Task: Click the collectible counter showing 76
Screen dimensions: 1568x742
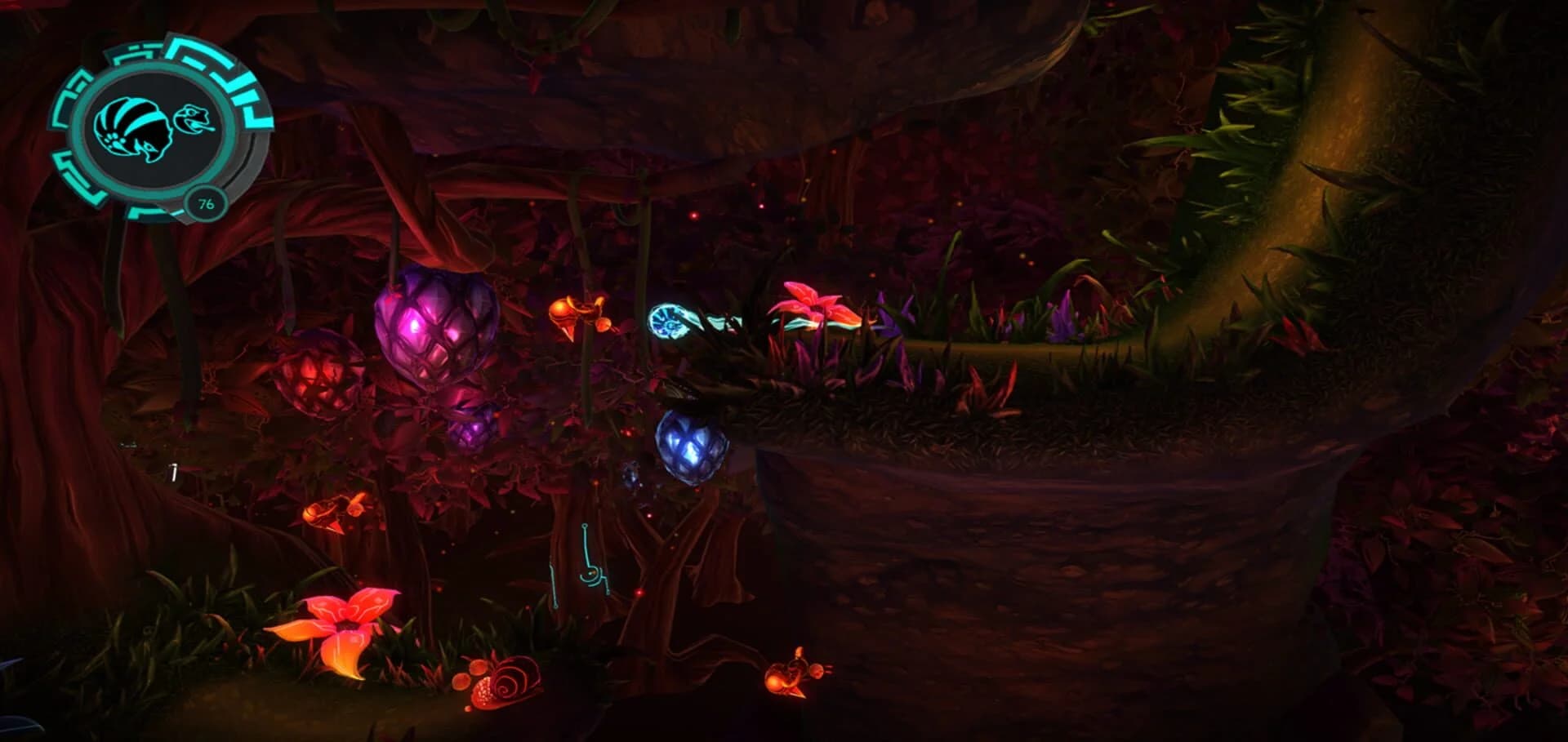Action: [206, 204]
